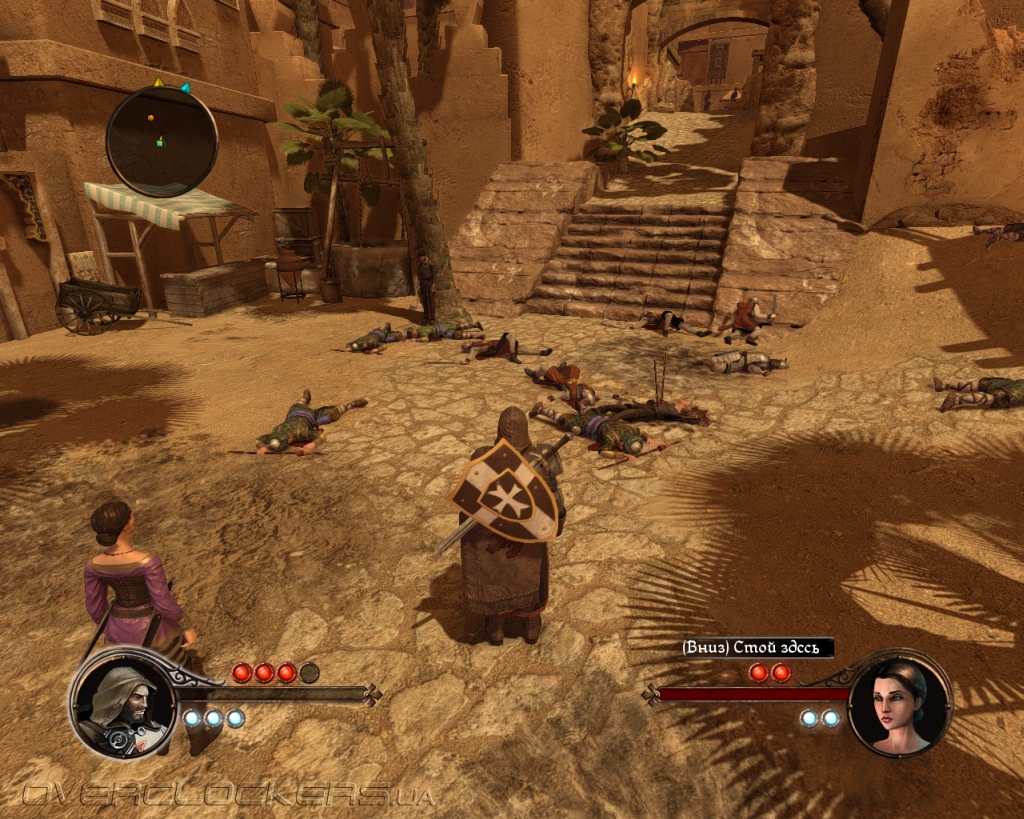Click the circular minimap

coord(161,141)
